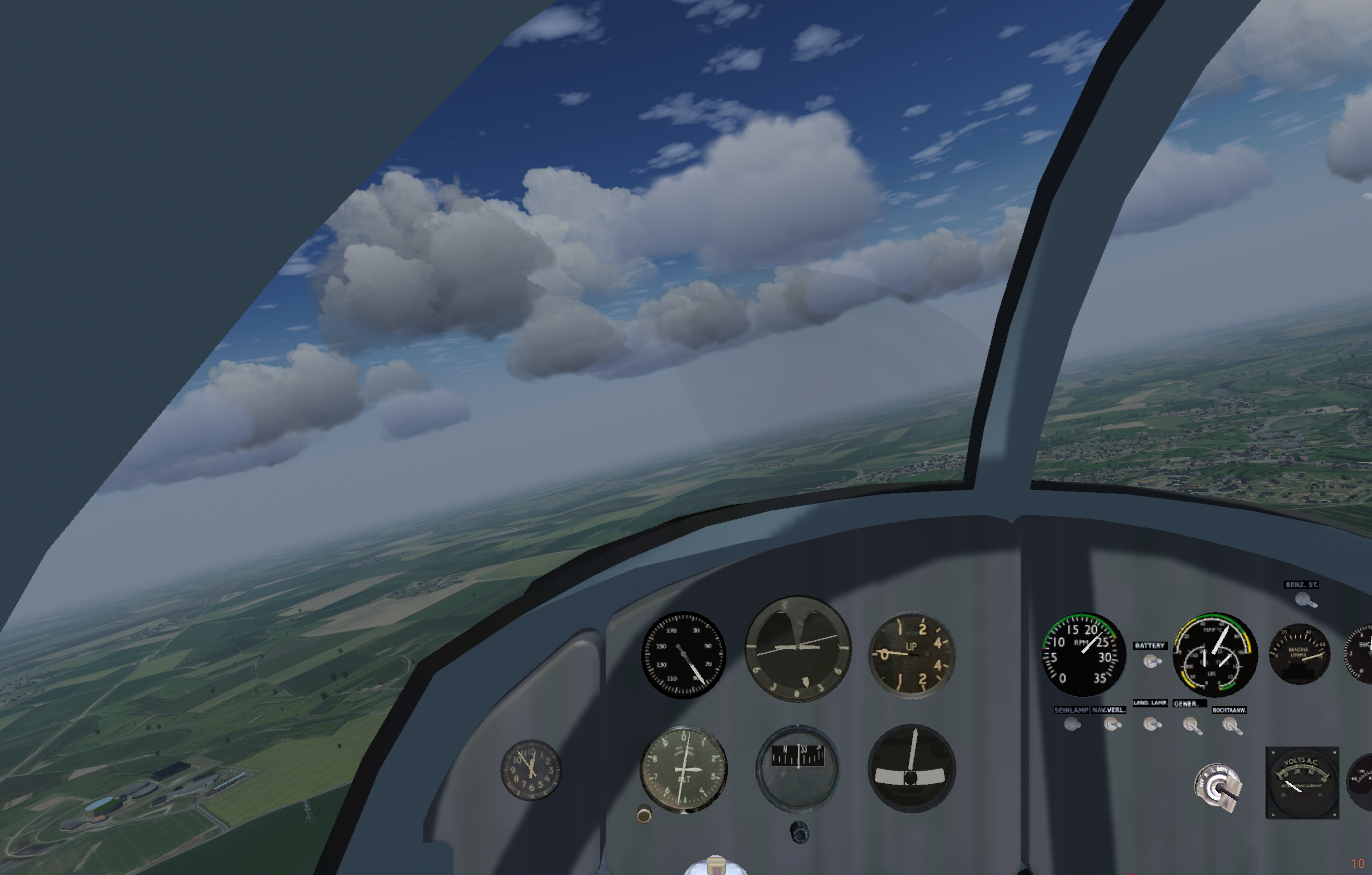Toggle the SEINLAMP switch
Viewport: 1372px width, 875px height.
point(1072,724)
